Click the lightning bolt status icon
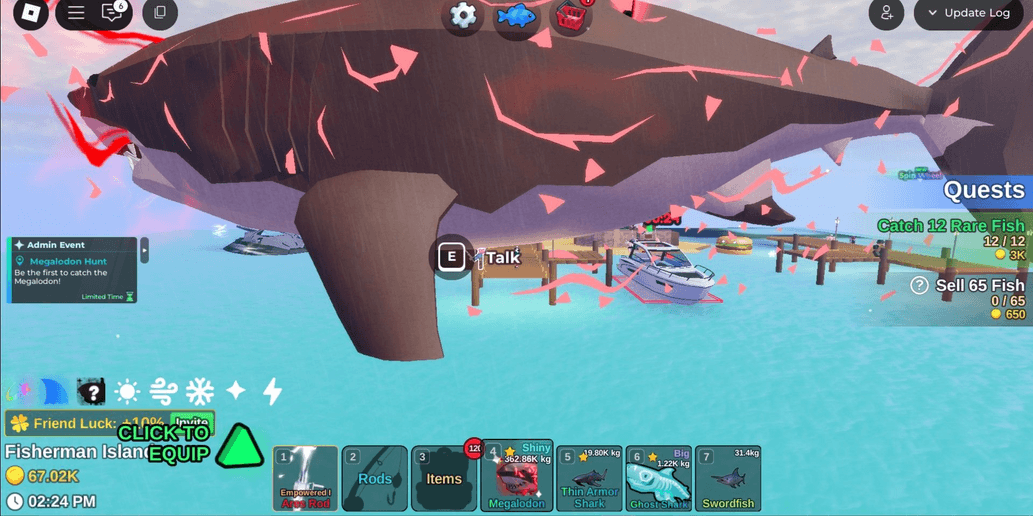Image resolution: width=1033 pixels, height=516 pixels. [272, 391]
